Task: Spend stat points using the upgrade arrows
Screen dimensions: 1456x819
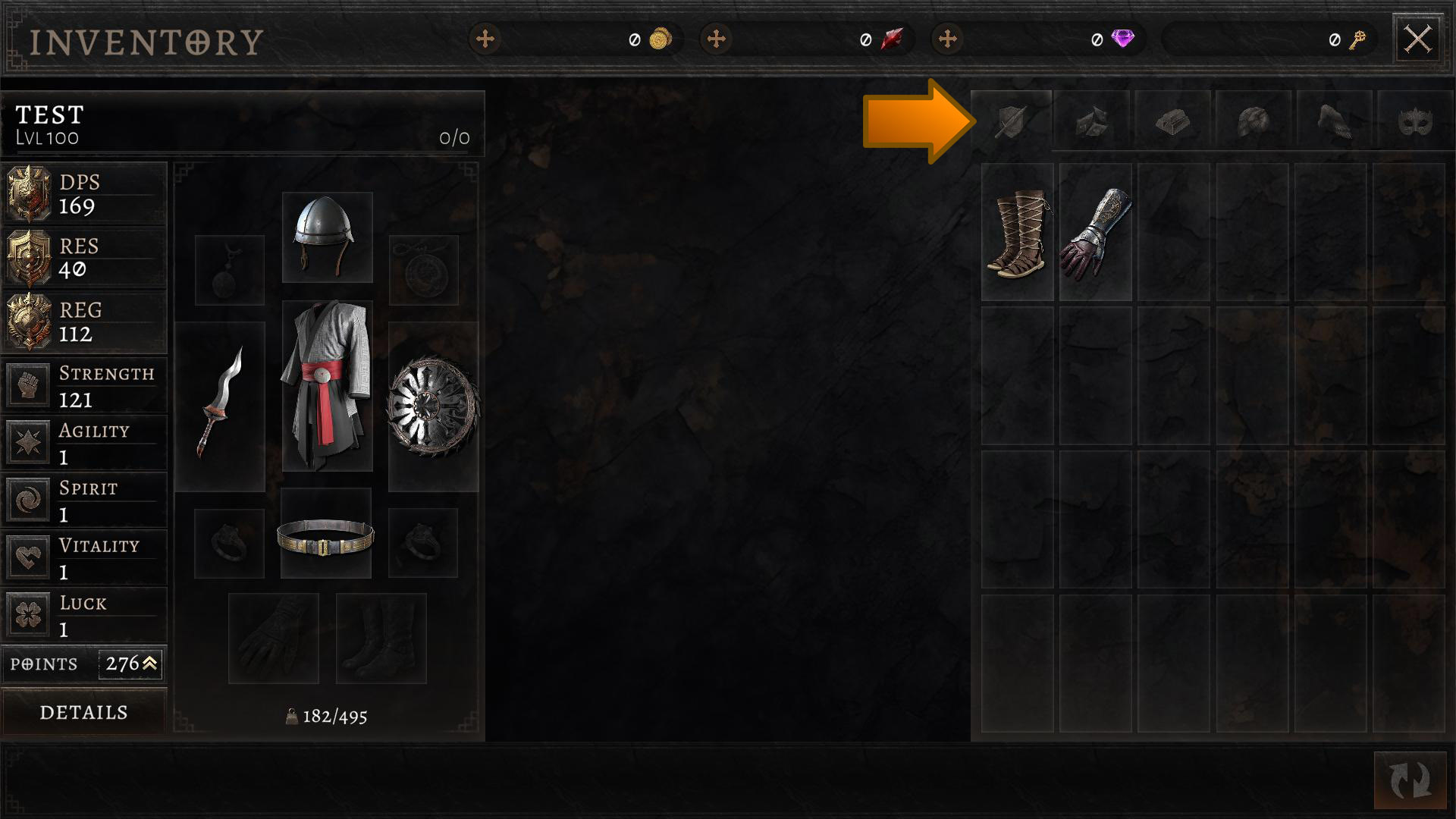Action: click(149, 664)
